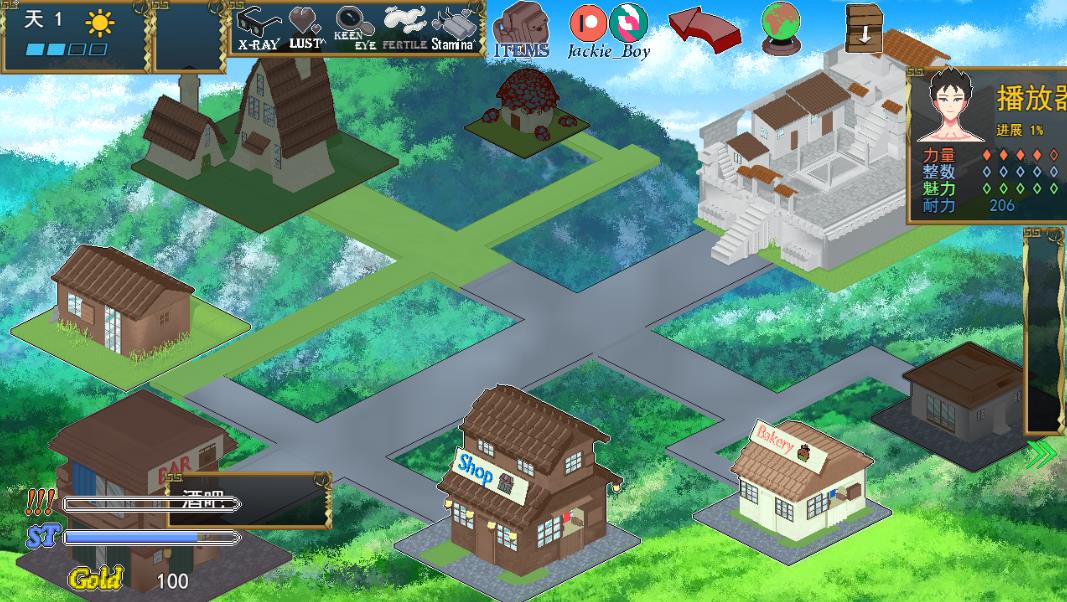
Task: Travel to the white stone castle
Action: (808, 170)
